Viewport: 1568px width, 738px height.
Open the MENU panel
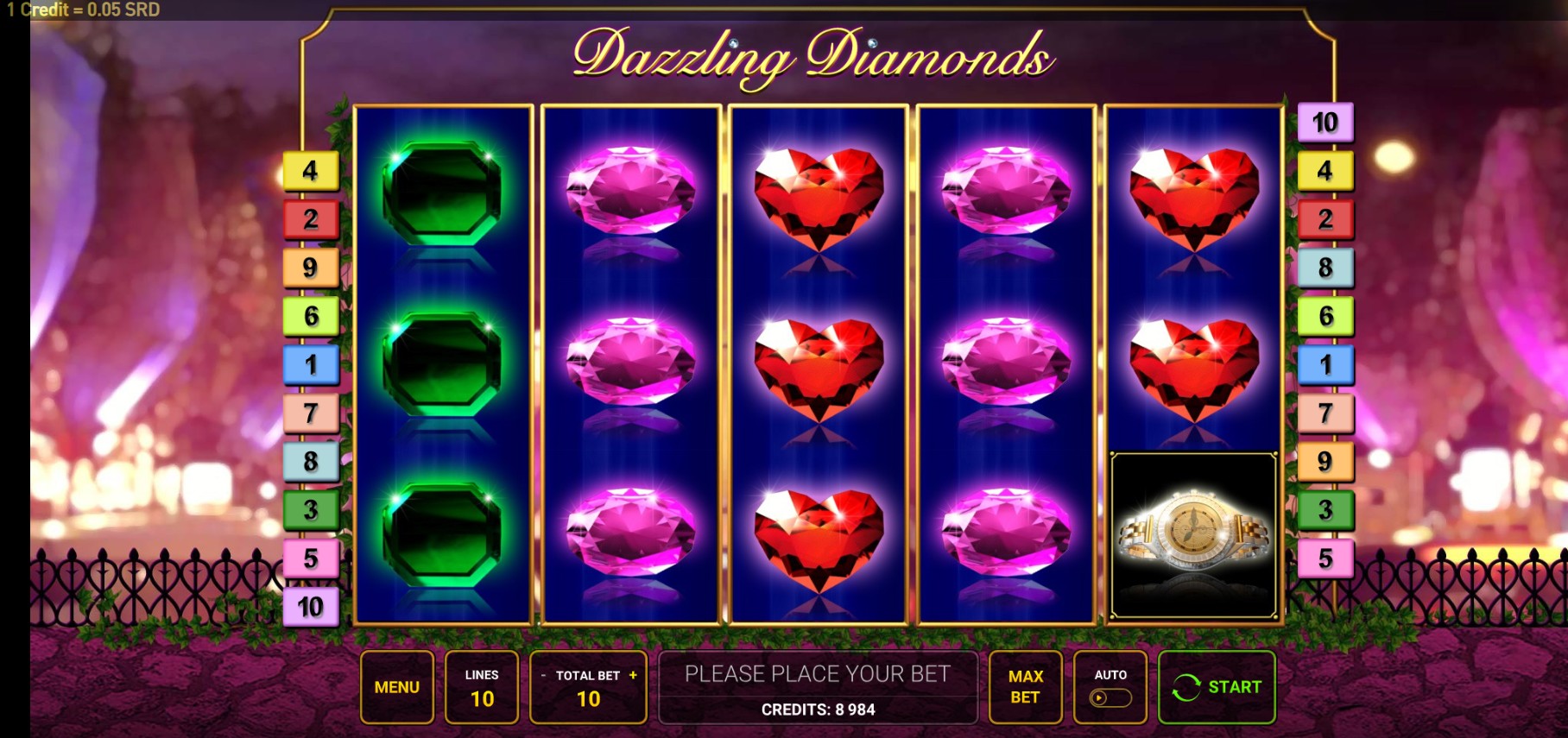tap(397, 687)
